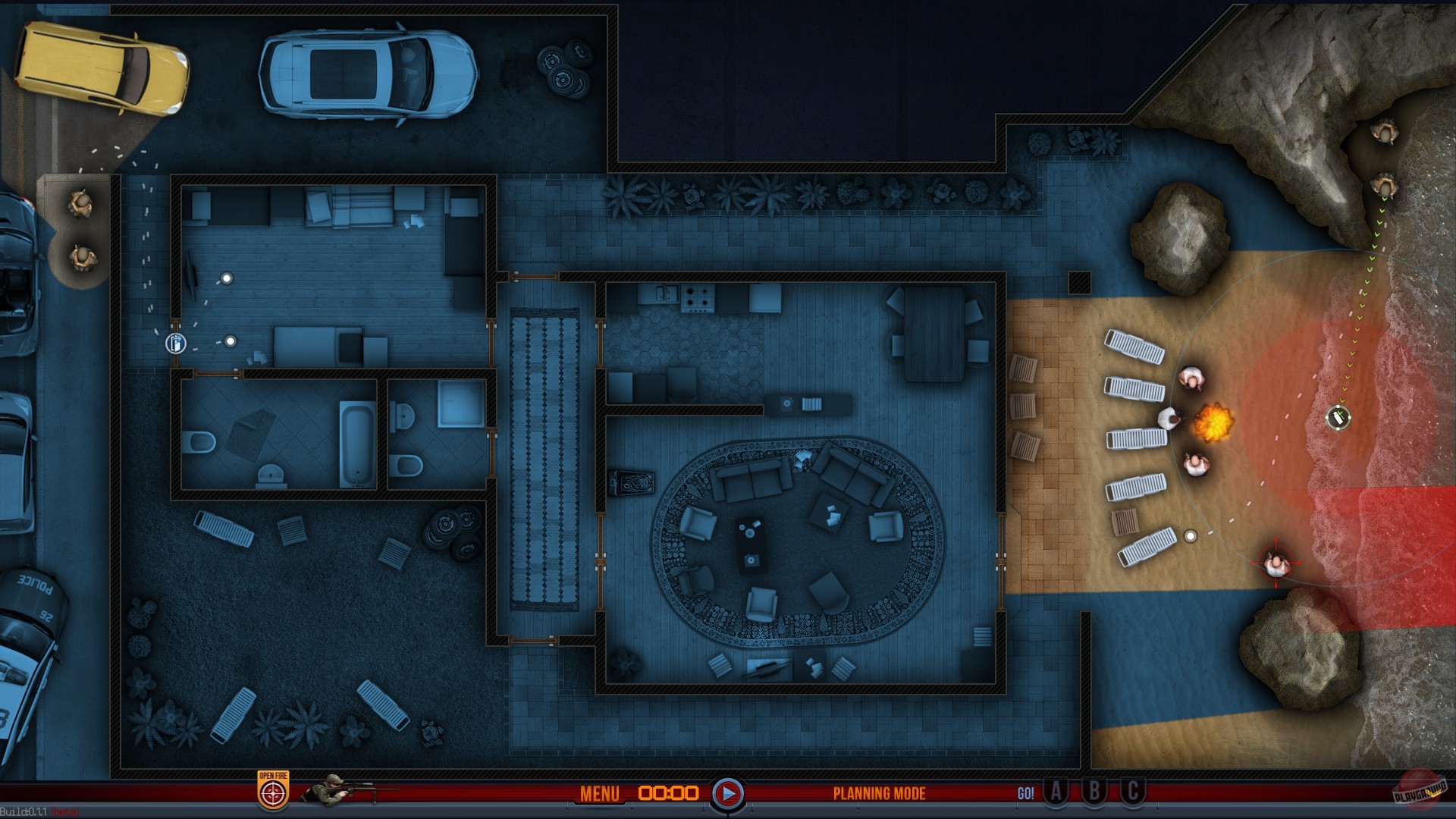1456x819 pixels.
Task: Click the lockpick icon inside the upper bedroom
Action: pyautogui.click(x=176, y=344)
